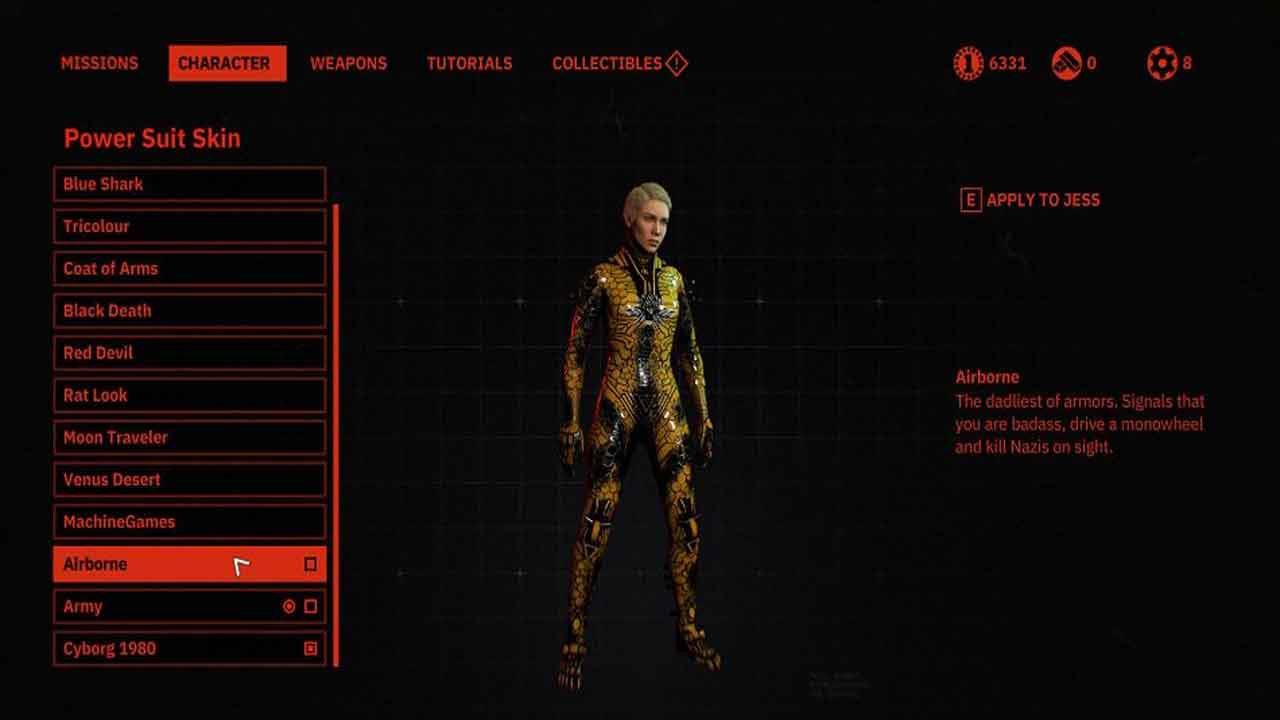This screenshot has height=720, width=1280.
Task: Switch to the Character tab
Action: 227,63
